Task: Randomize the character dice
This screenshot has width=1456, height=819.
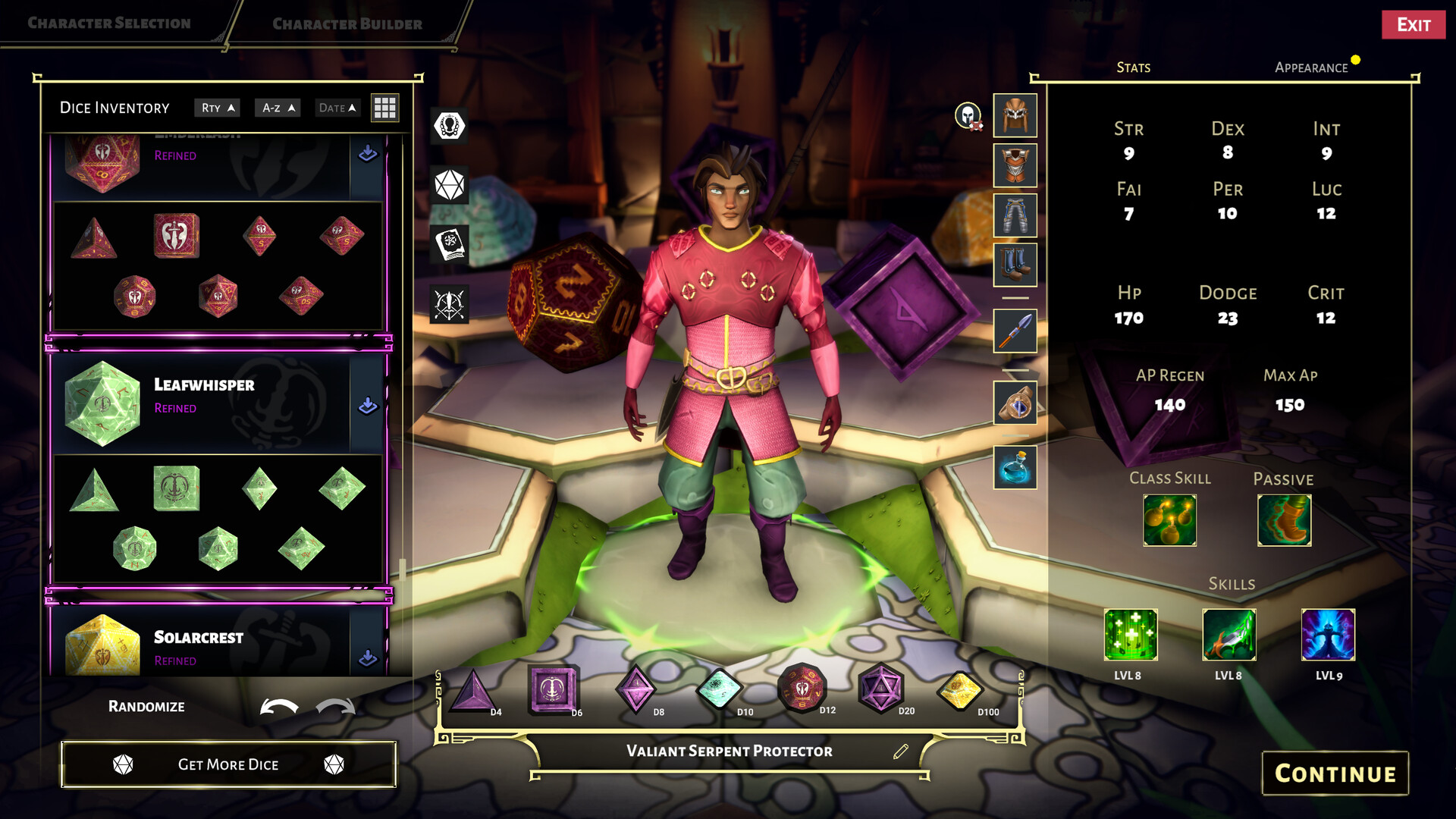Action: tap(146, 707)
